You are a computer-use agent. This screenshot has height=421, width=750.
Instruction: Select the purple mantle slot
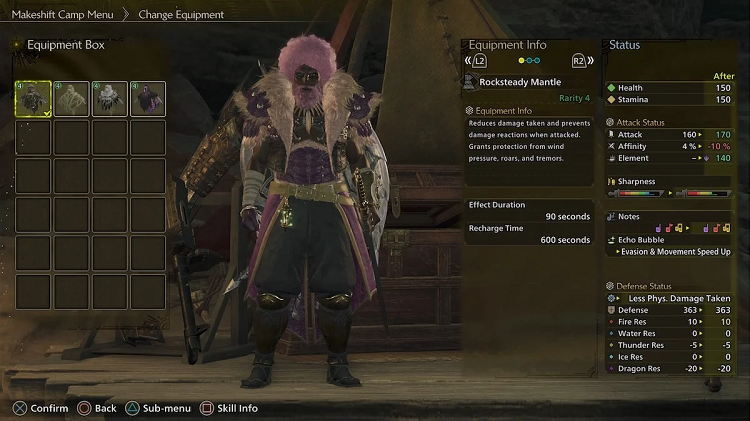[x=147, y=99]
